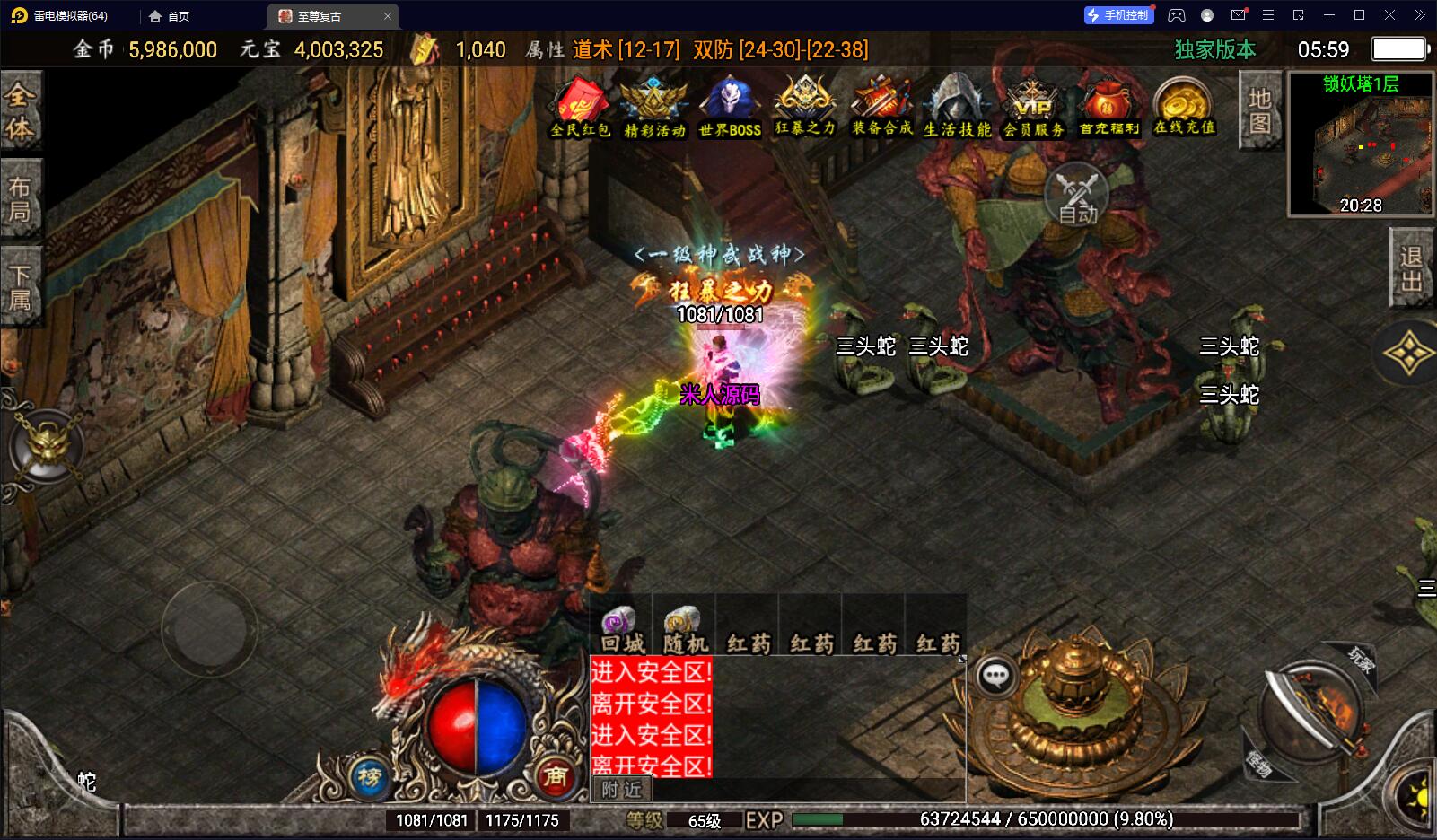Click the 退出 exit button
The image size is (1437, 840).
1412,268
